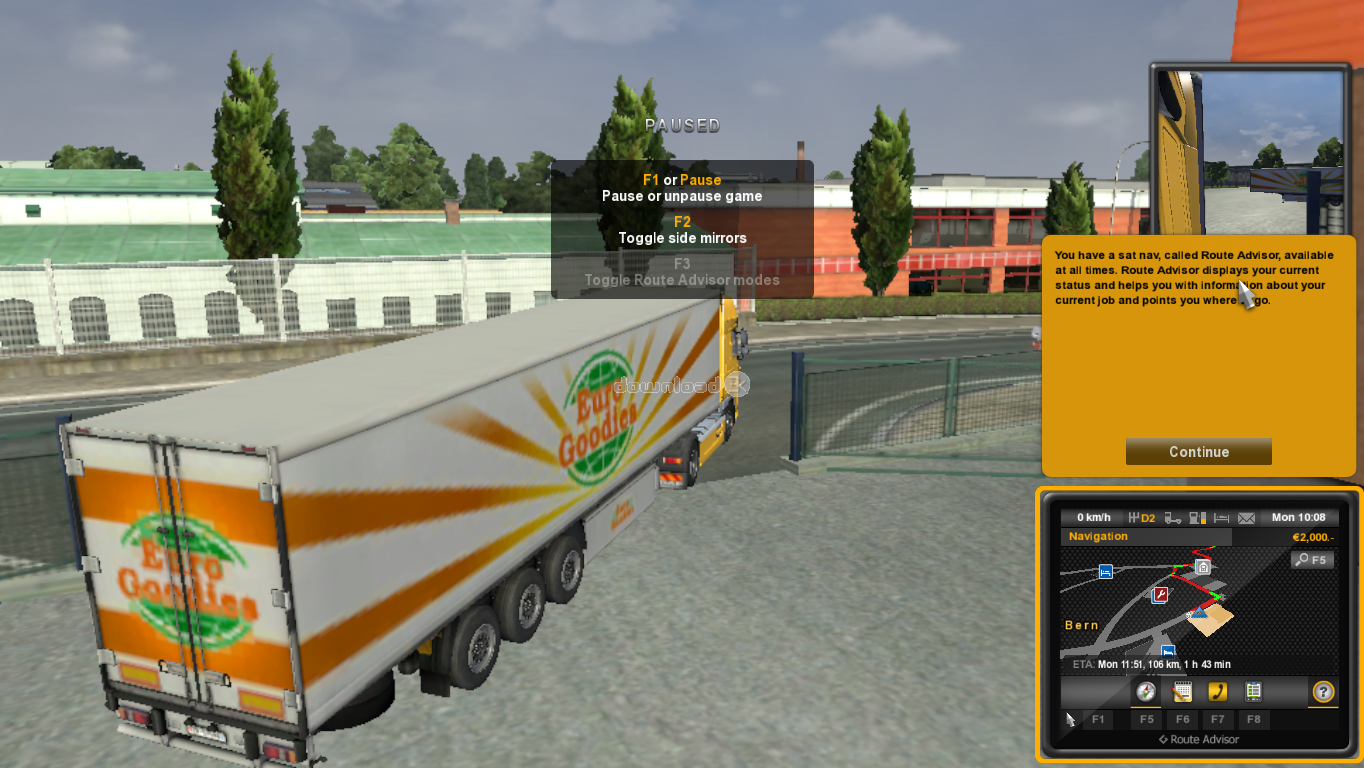This screenshot has width=1364, height=768.
Task: Open the truck diagnostics list icon
Action: [1254, 692]
